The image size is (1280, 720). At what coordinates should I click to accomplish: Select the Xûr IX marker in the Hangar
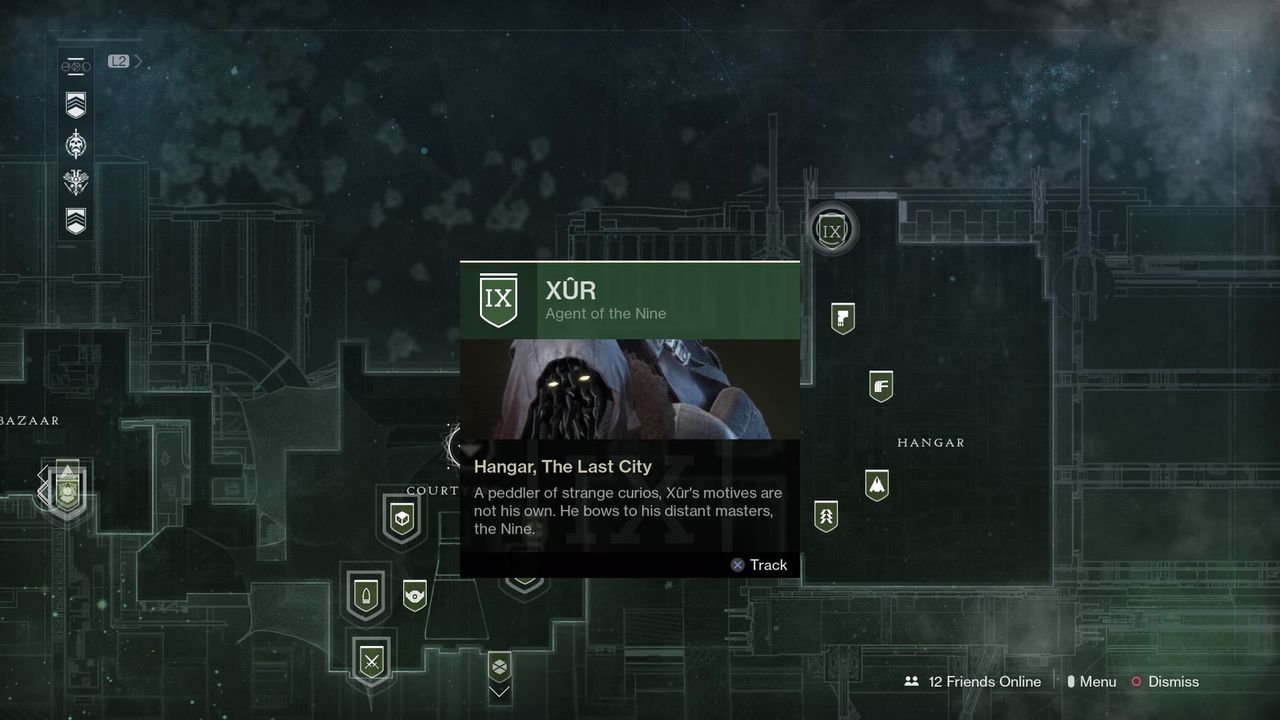pyautogui.click(x=832, y=228)
